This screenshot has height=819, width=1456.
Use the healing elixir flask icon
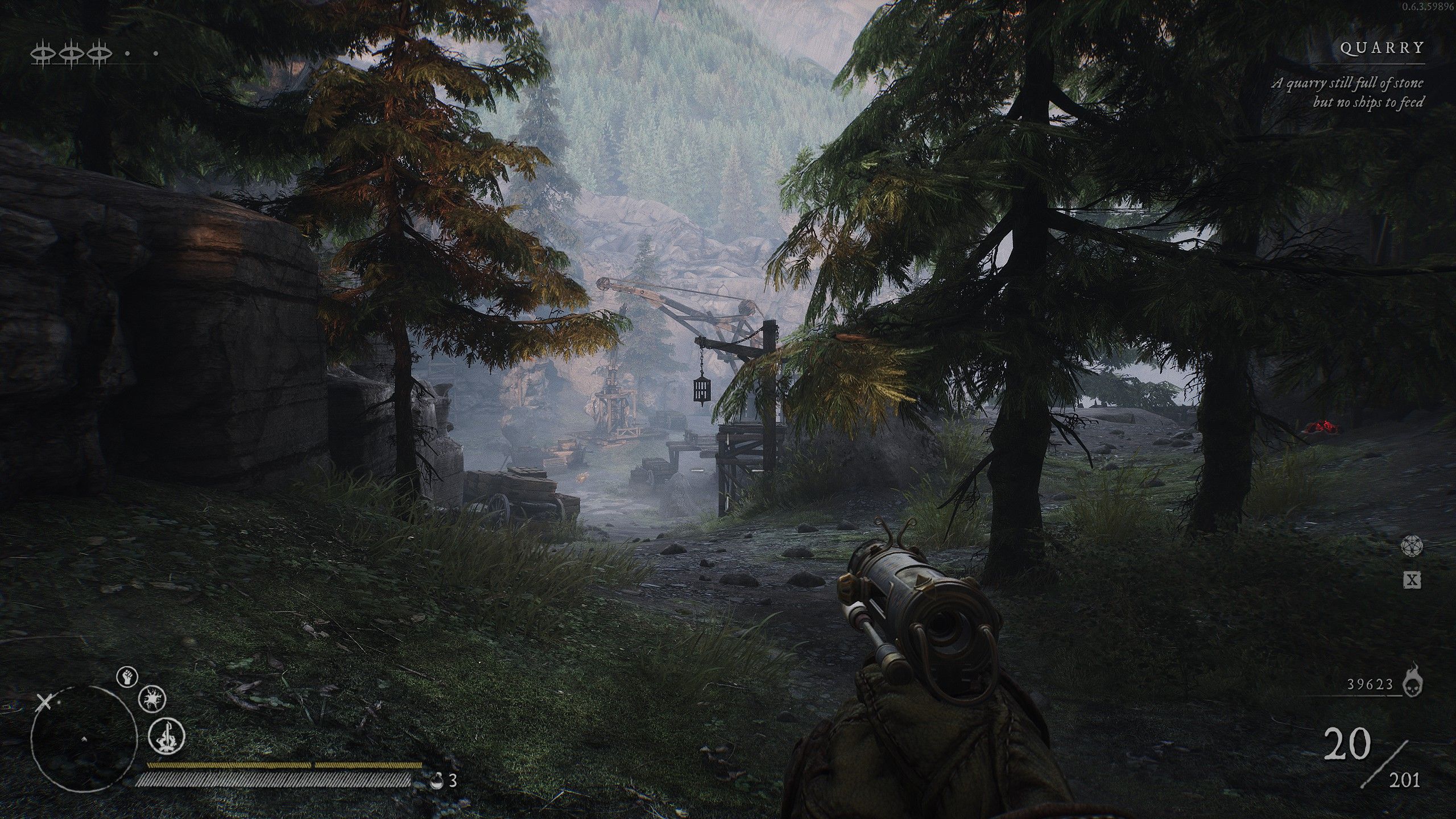[437, 780]
